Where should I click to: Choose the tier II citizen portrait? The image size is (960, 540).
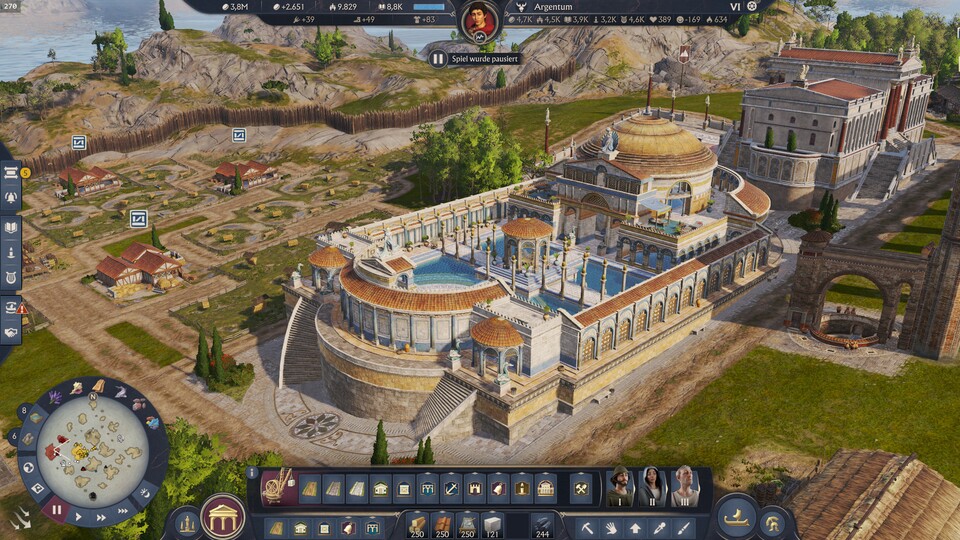(x=652, y=487)
